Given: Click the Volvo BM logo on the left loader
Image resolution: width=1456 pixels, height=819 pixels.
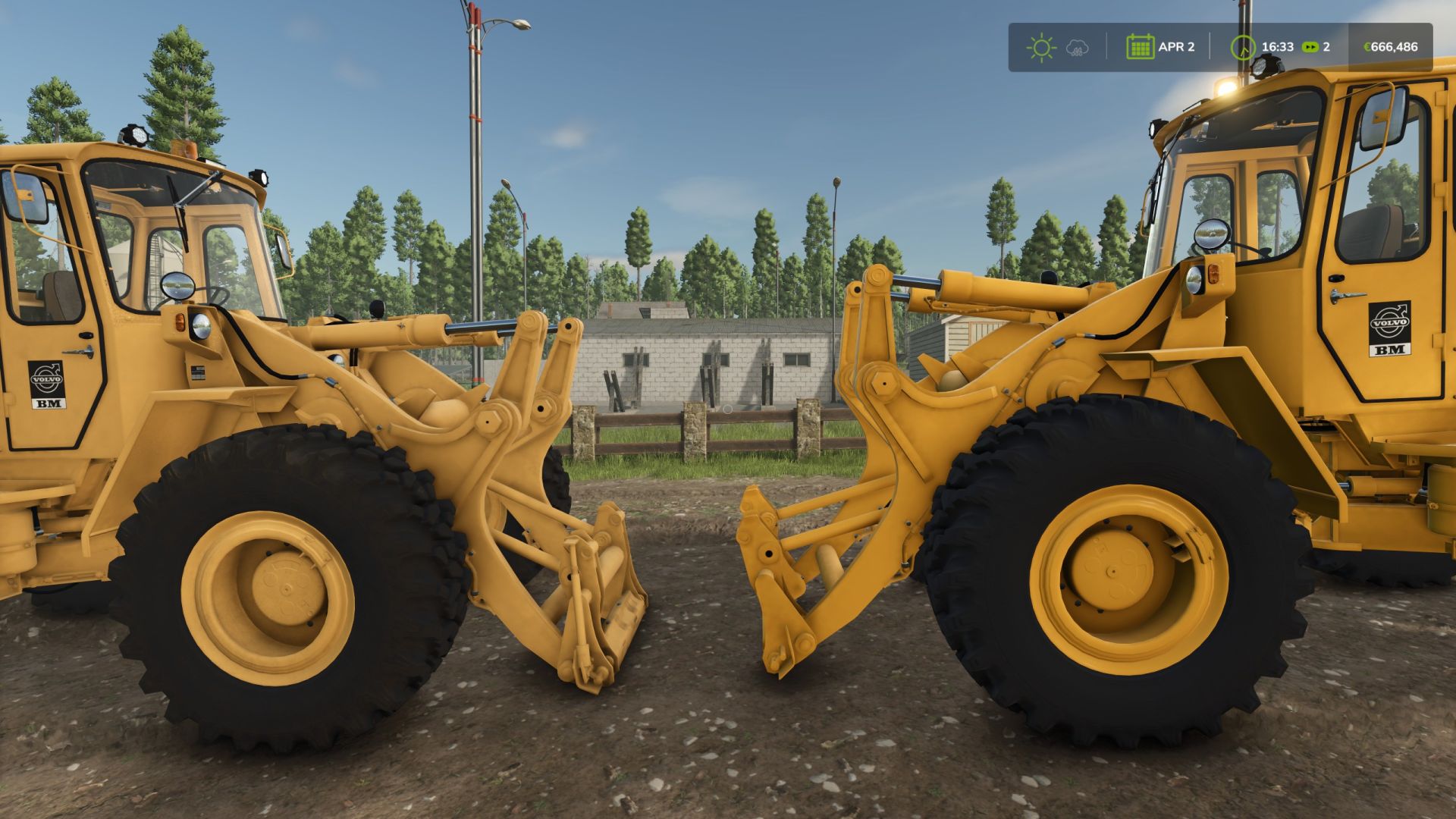Looking at the screenshot, I should pyautogui.click(x=47, y=385).
